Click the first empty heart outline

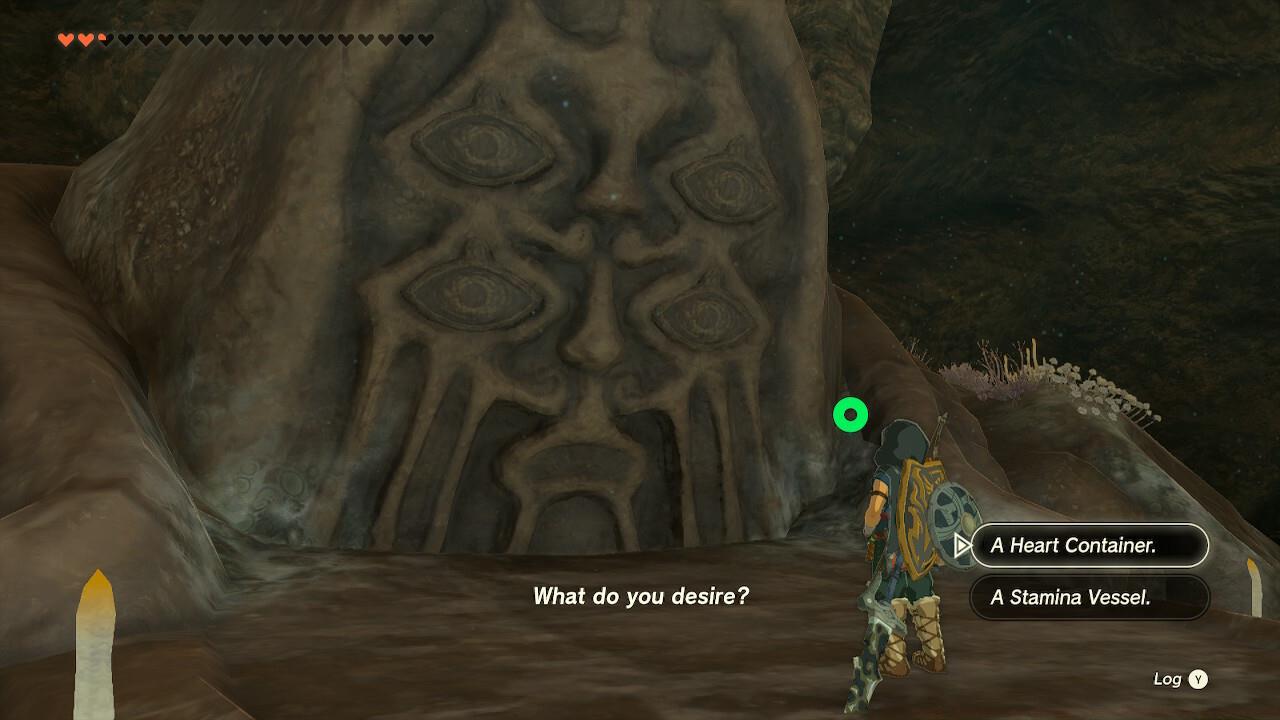126,41
